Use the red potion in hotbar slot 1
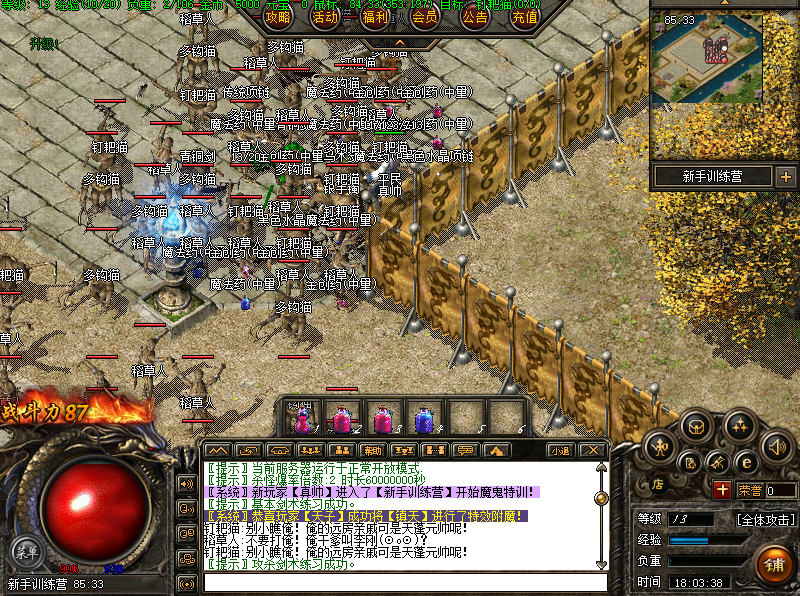The width and height of the screenshot is (800, 596). coord(301,417)
